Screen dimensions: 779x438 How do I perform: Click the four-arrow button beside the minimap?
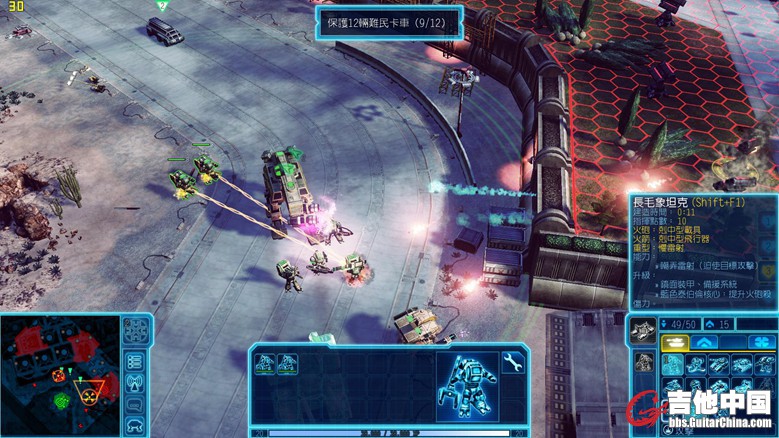[135, 332]
